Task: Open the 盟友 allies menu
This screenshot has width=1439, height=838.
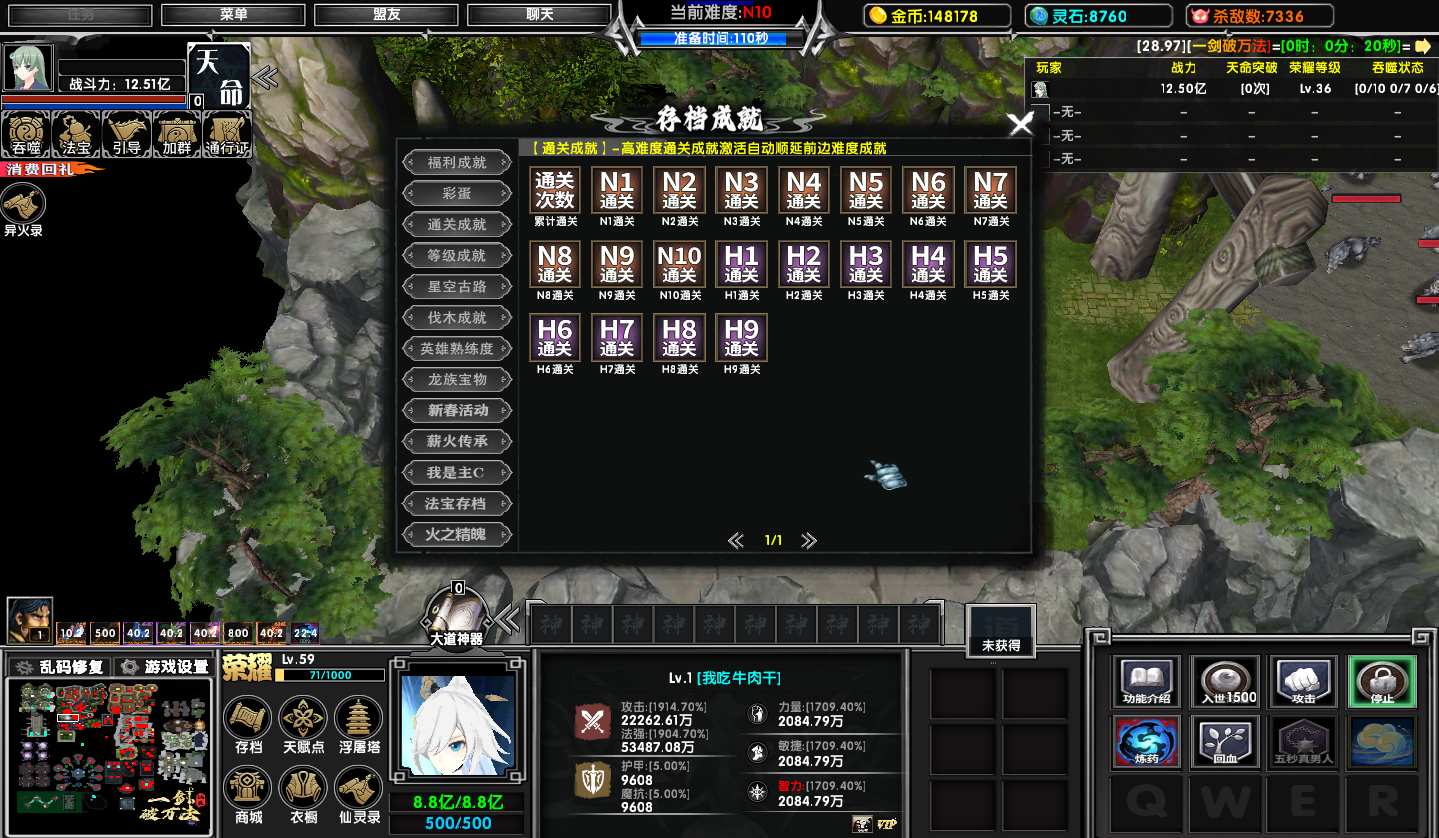Action: pyautogui.click(x=386, y=15)
